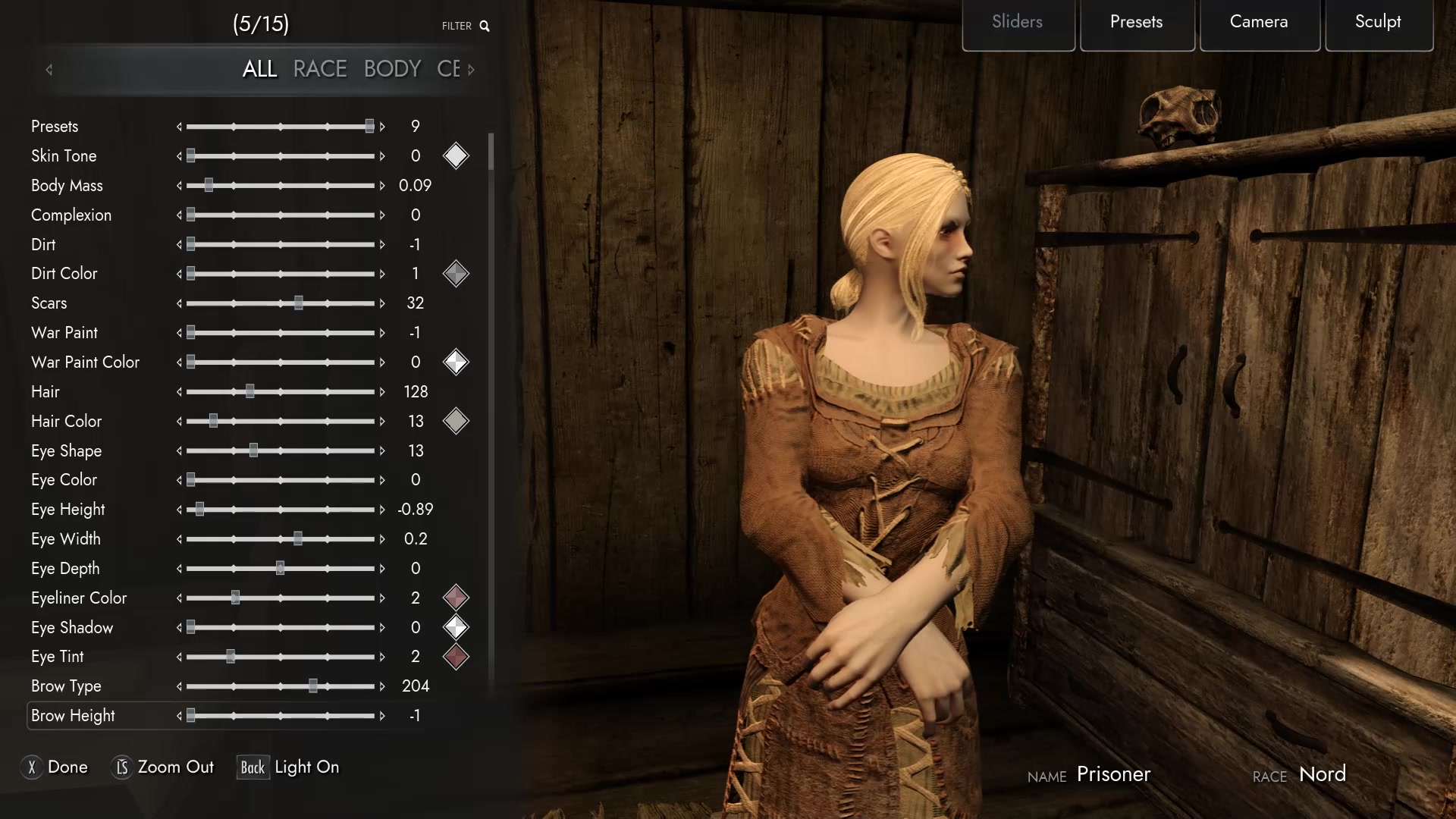1456x819 pixels.
Task: Click the Back icon beside Light On
Action: coord(252,767)
